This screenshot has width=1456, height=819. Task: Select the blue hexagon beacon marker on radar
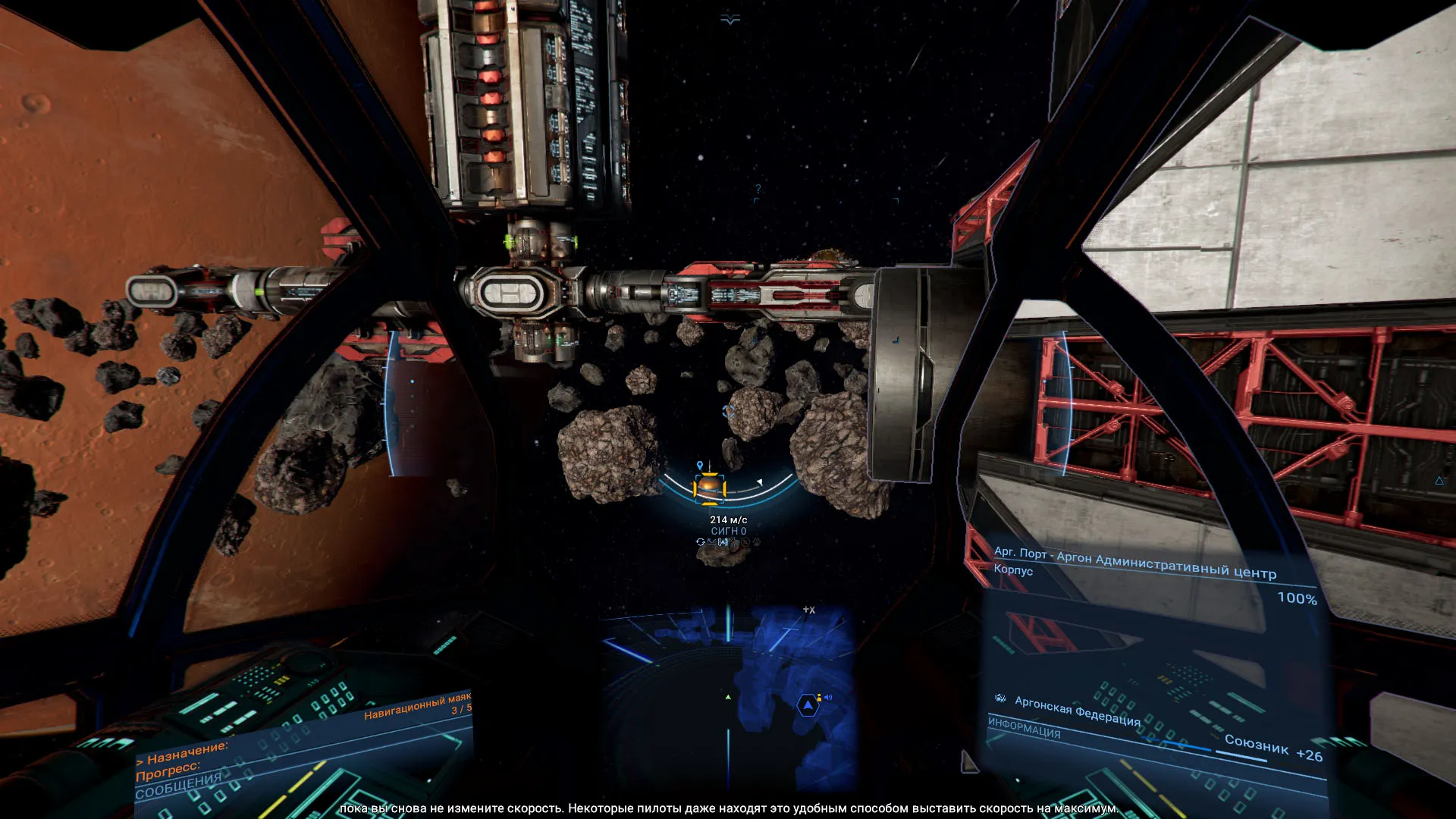(x=808, y=706)
